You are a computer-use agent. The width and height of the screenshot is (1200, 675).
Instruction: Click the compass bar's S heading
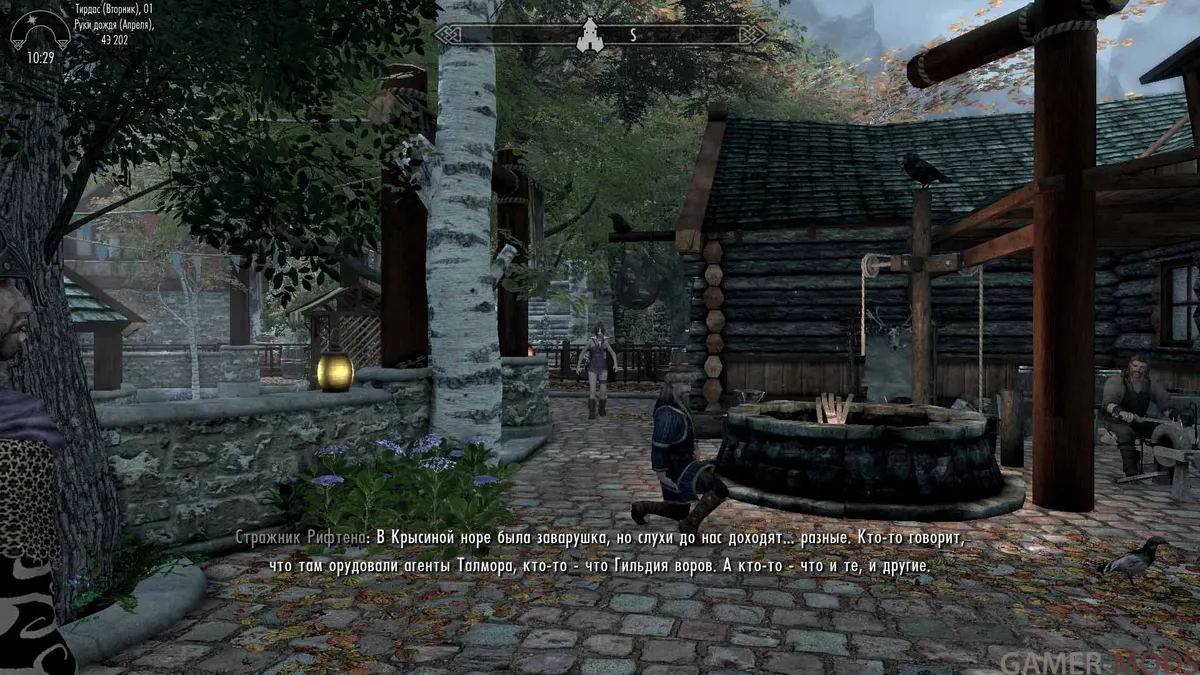tap(632, 34)
